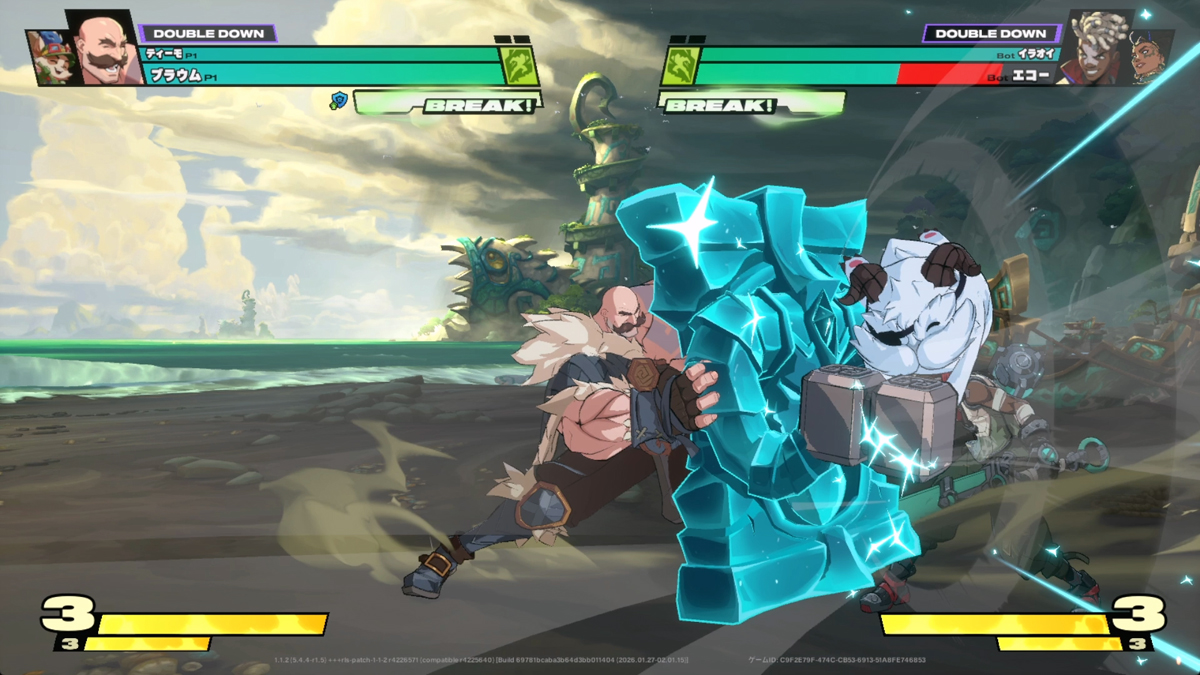Select the Teemo partner portrait
Viewport: 1200px width, 675px height.
point(45,58)
